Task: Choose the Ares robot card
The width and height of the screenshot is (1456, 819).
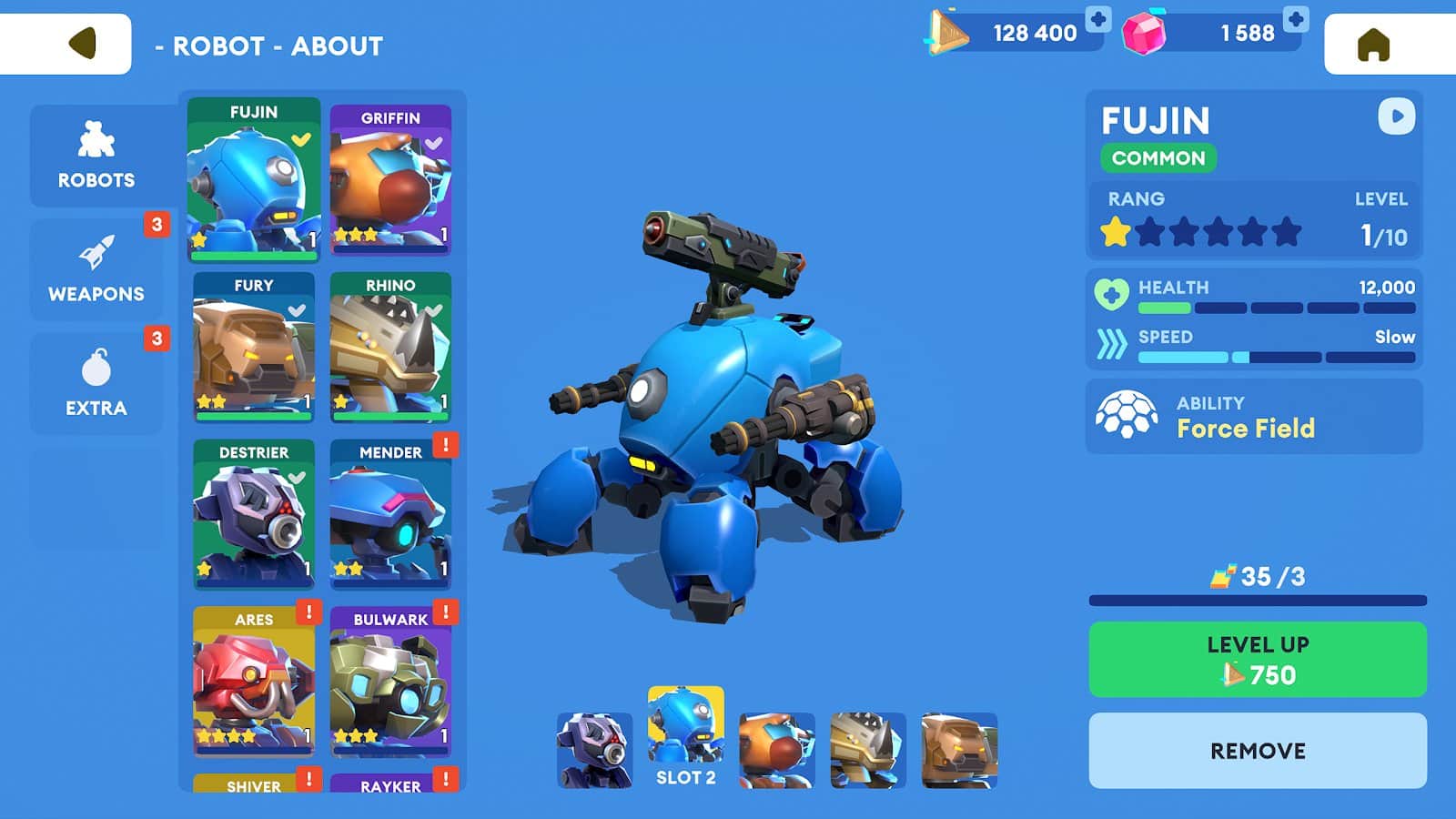Action: click(x=254, y=681)
